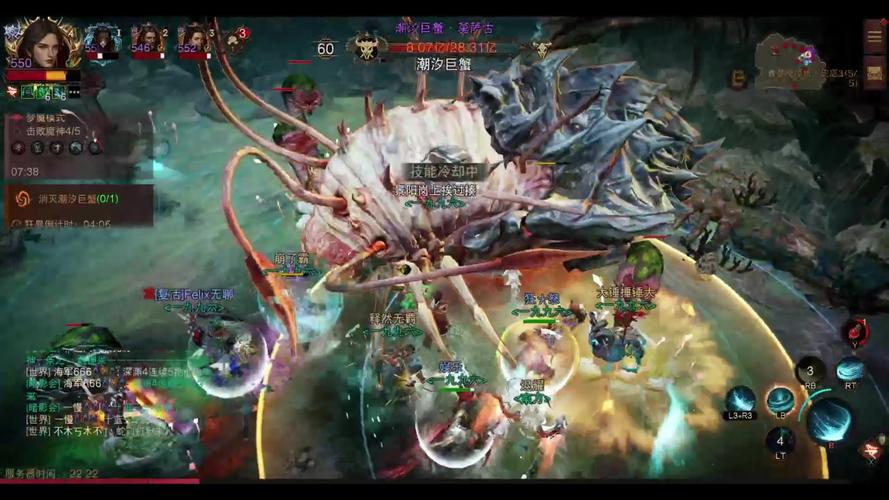Viewport: 889px width, 500px height.
Task: Open the quest tracker for 消灭潮汐巨蟹
Action: [x=78, y=199]
